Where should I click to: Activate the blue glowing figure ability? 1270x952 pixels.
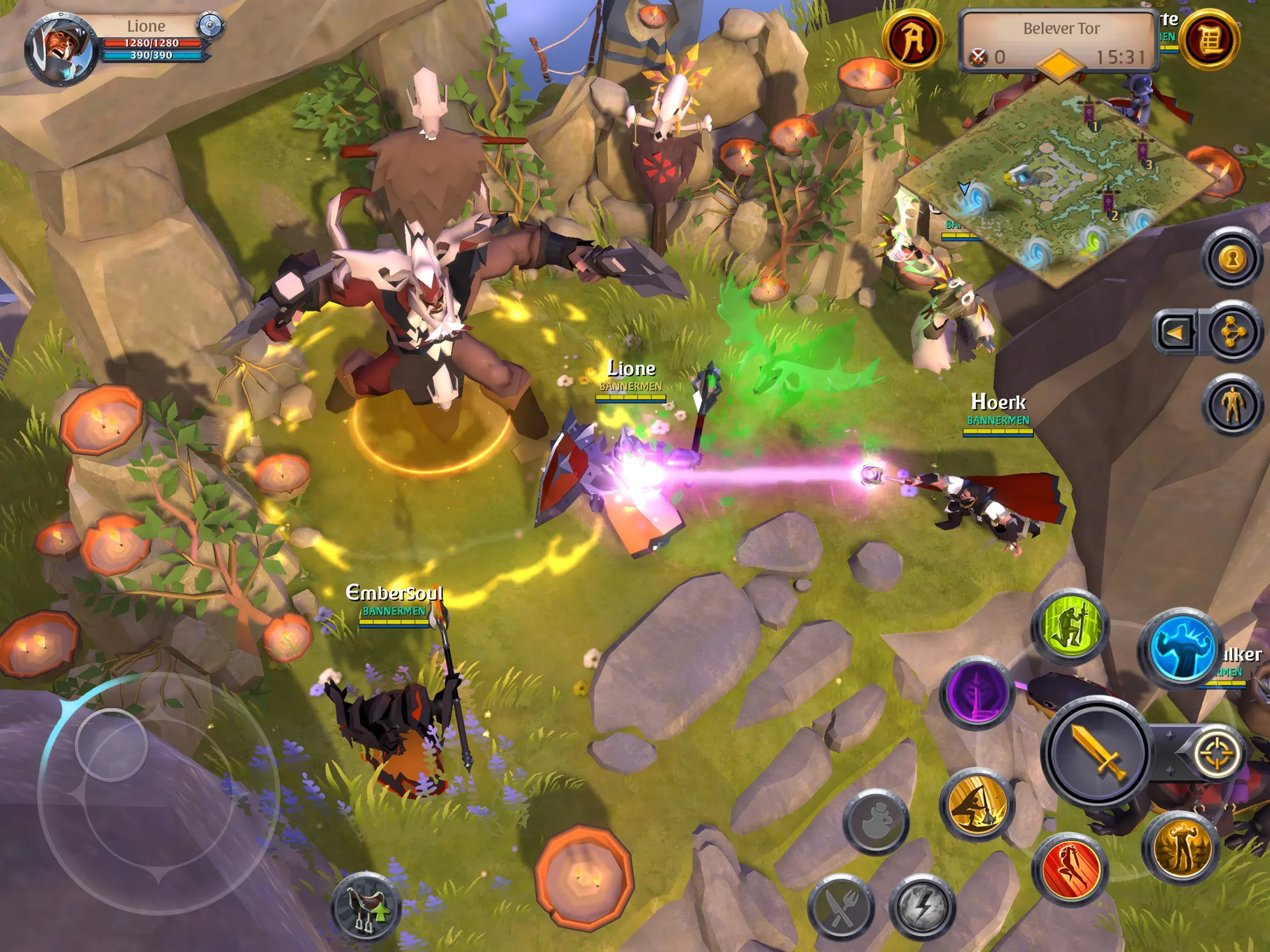(x=1179, y=646)
